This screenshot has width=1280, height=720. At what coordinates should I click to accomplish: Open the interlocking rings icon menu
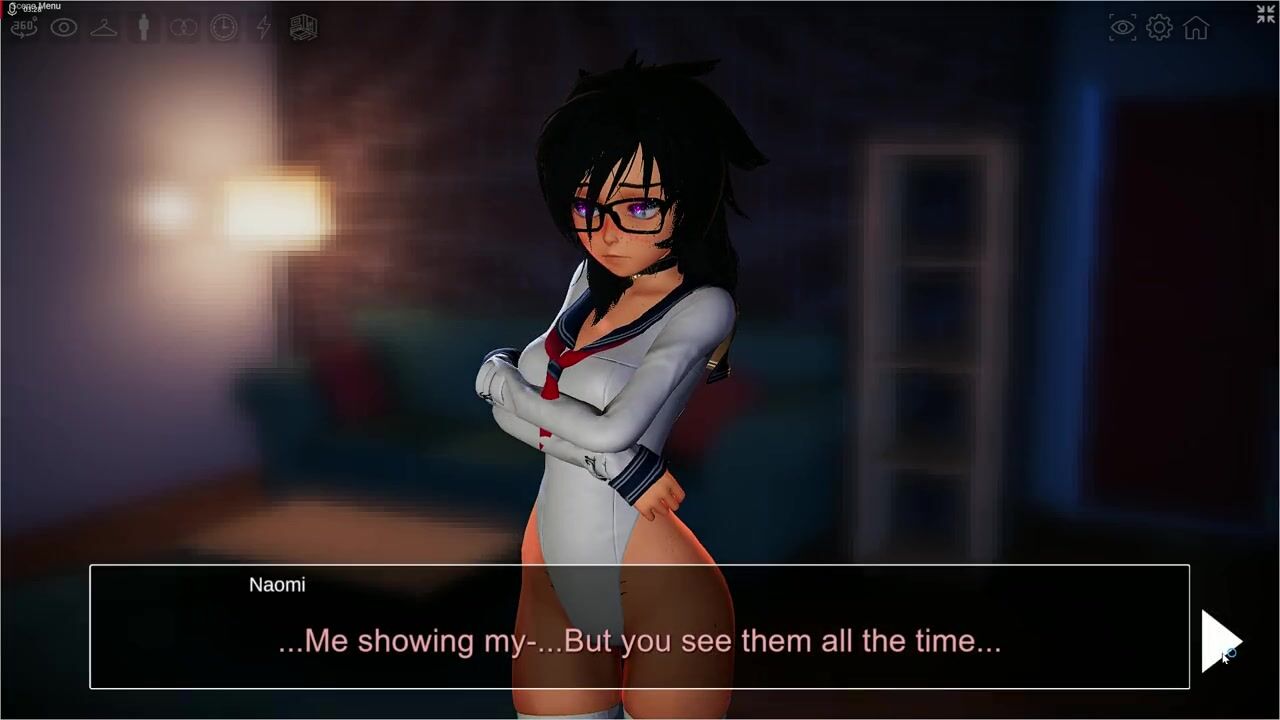[184, 27]
